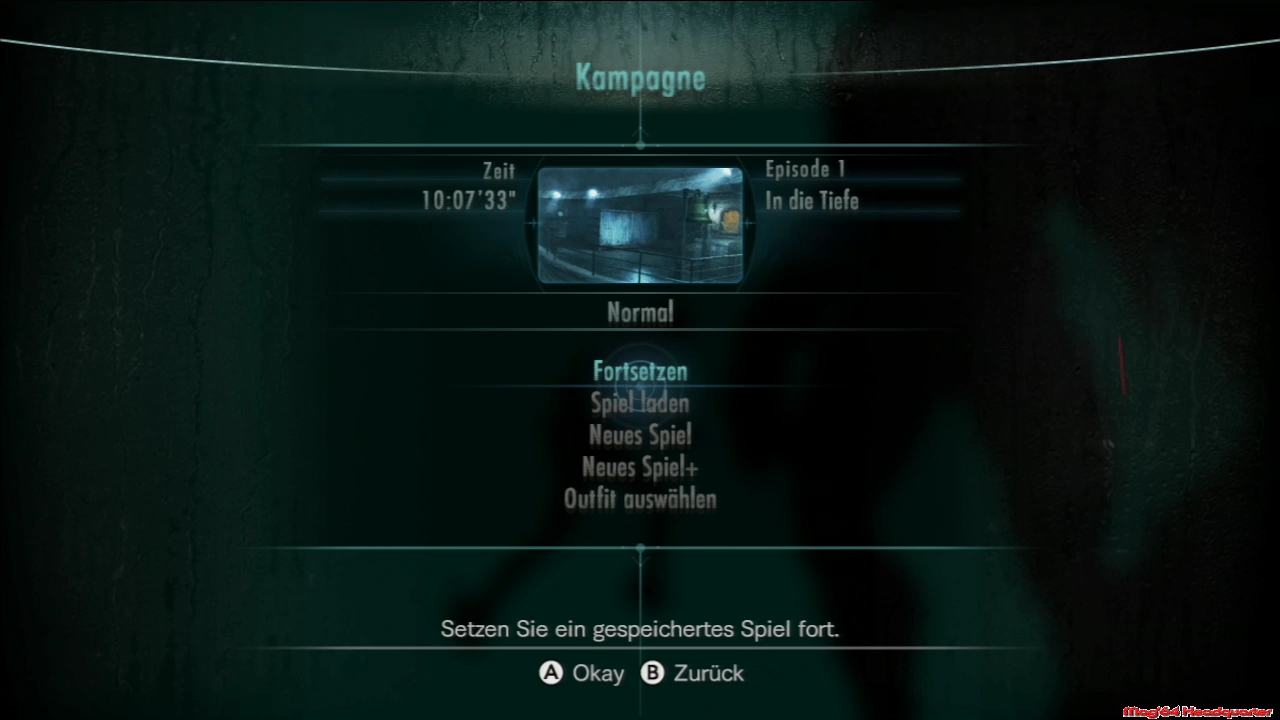
Task: Select Fortsetzen to continue the saved game
Action: (x=640, y=371)
